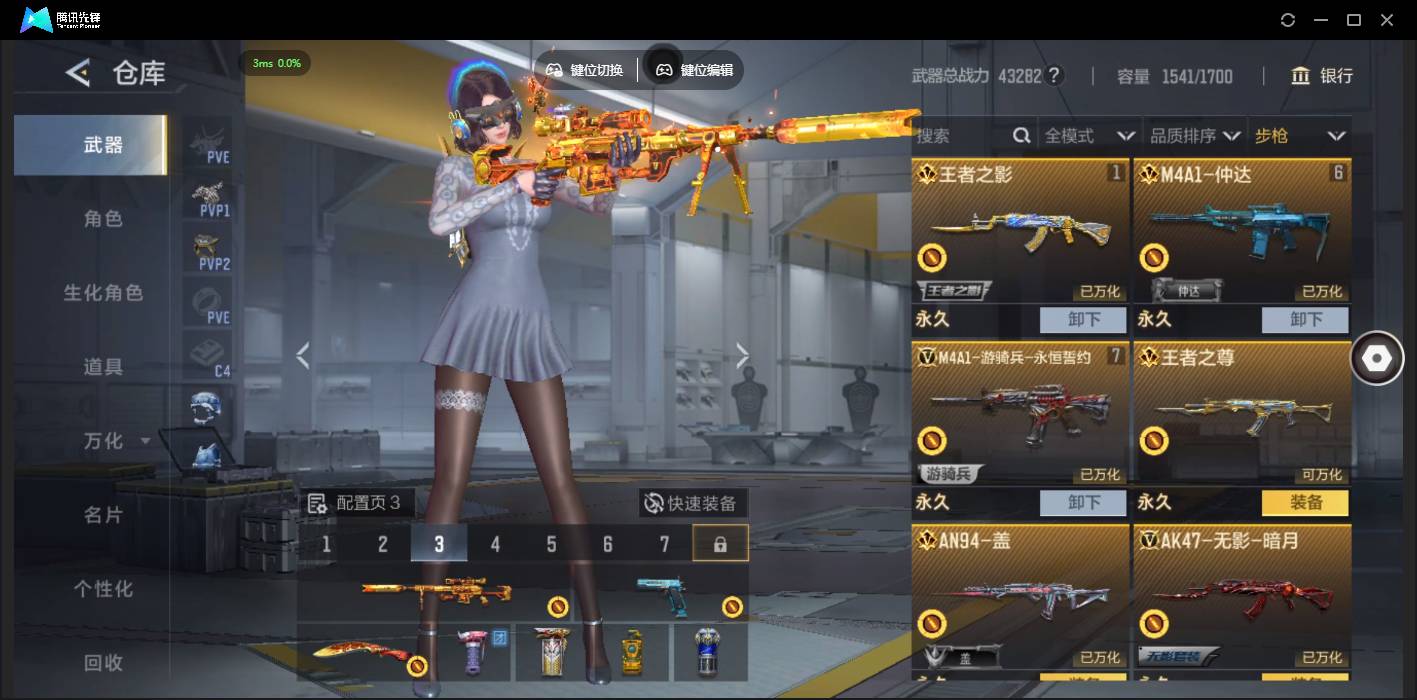Open the 名片 name card tab
1417x700 pixels.
(103, 515)
